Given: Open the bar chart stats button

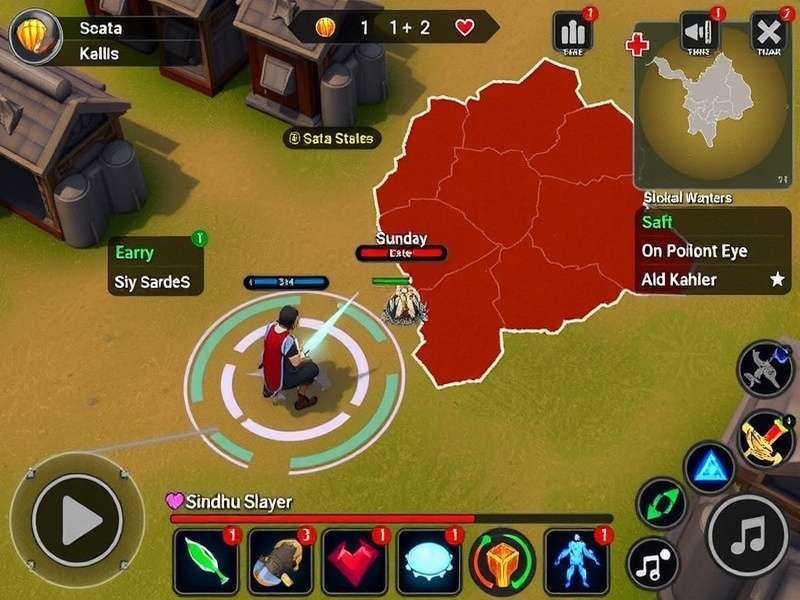Looking at the screenshot, I should click(x=573, y=32).
